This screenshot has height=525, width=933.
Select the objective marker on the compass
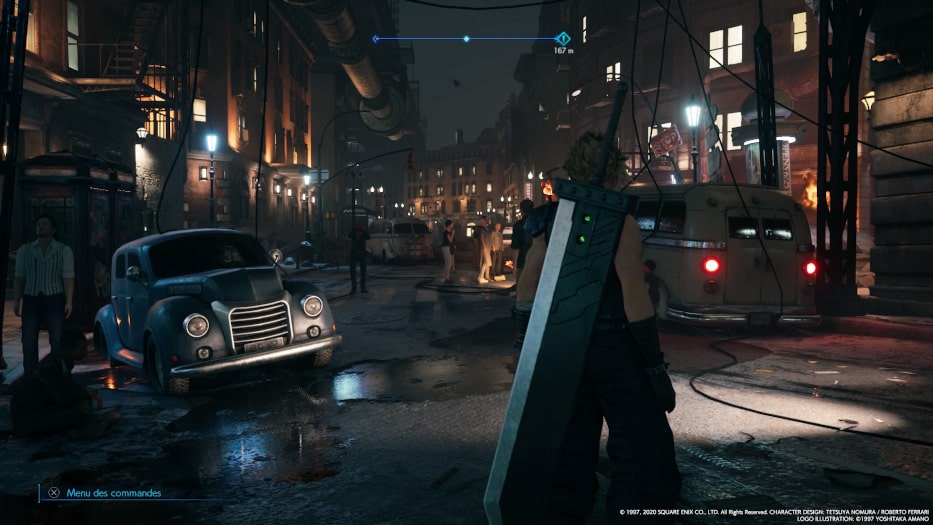(562, 38)
